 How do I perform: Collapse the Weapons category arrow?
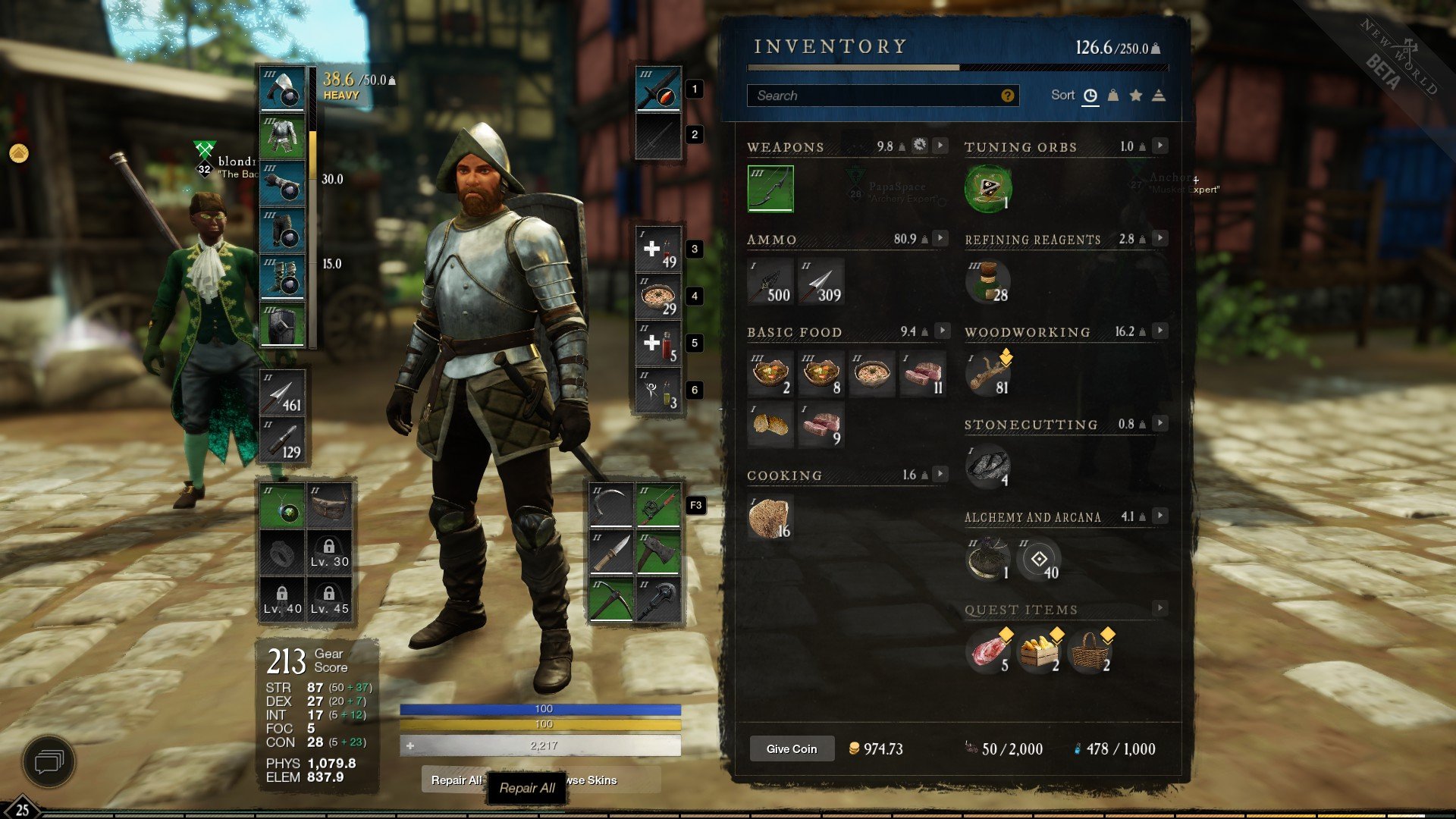pos(940,146)
